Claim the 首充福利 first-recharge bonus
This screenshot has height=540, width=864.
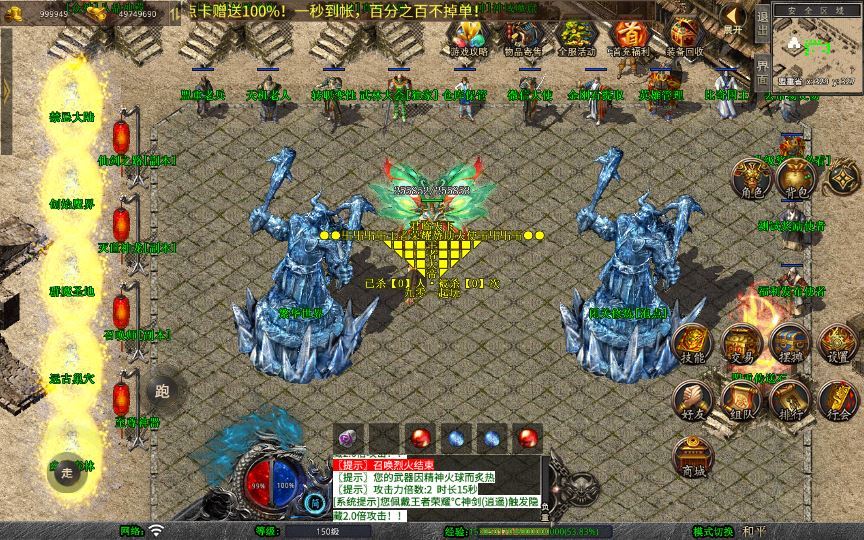[x=629, y=38]
